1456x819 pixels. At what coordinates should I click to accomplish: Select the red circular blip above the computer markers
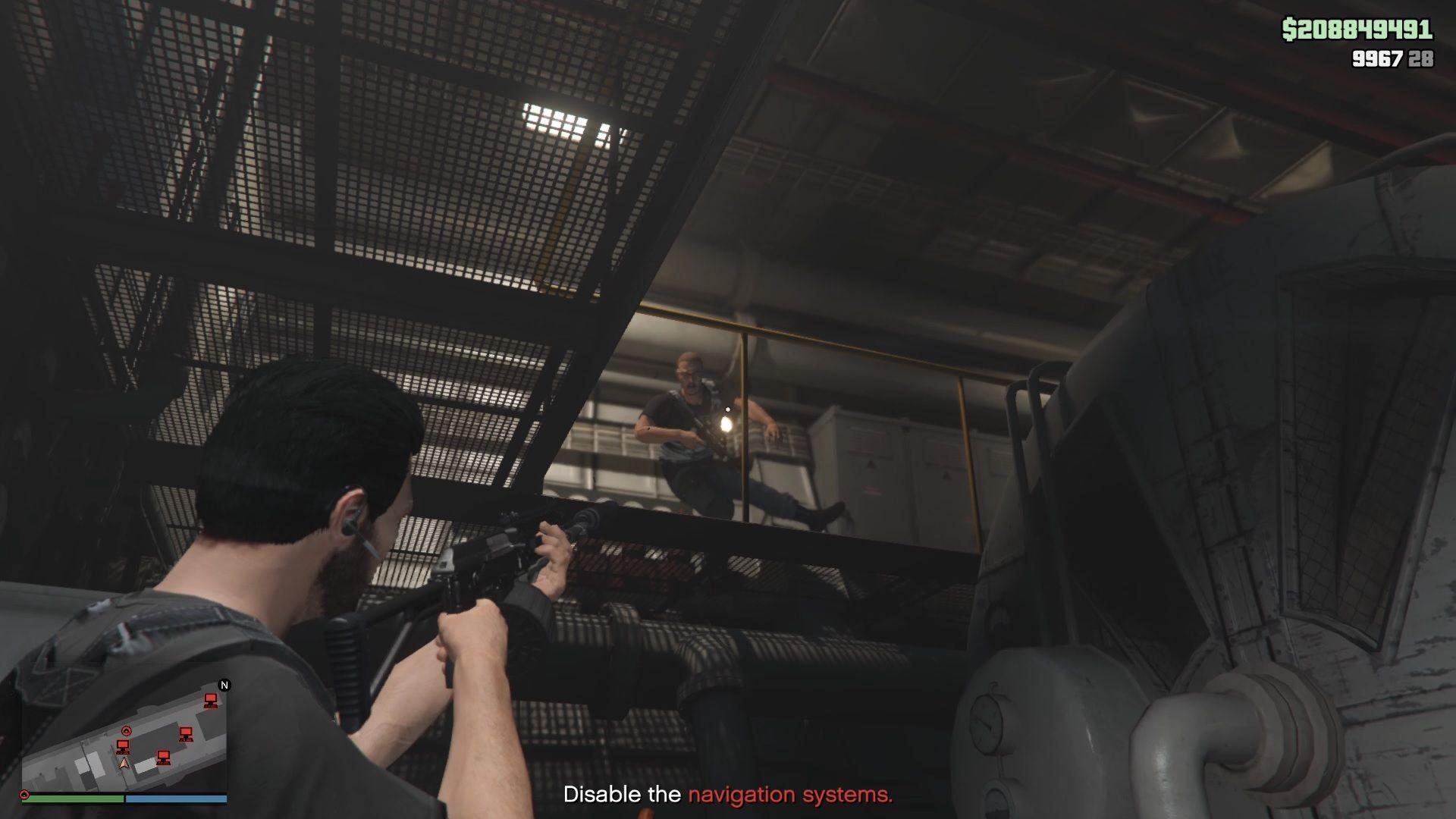127,730
